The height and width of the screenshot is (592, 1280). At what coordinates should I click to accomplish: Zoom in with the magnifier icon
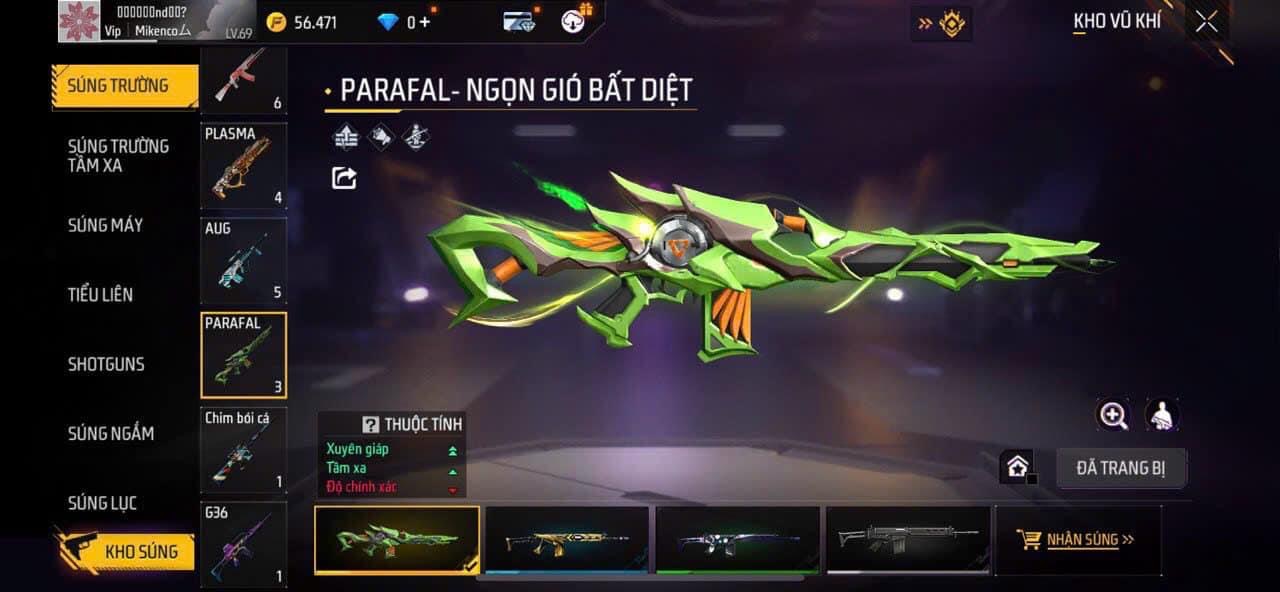click(x=1113, y=415)
